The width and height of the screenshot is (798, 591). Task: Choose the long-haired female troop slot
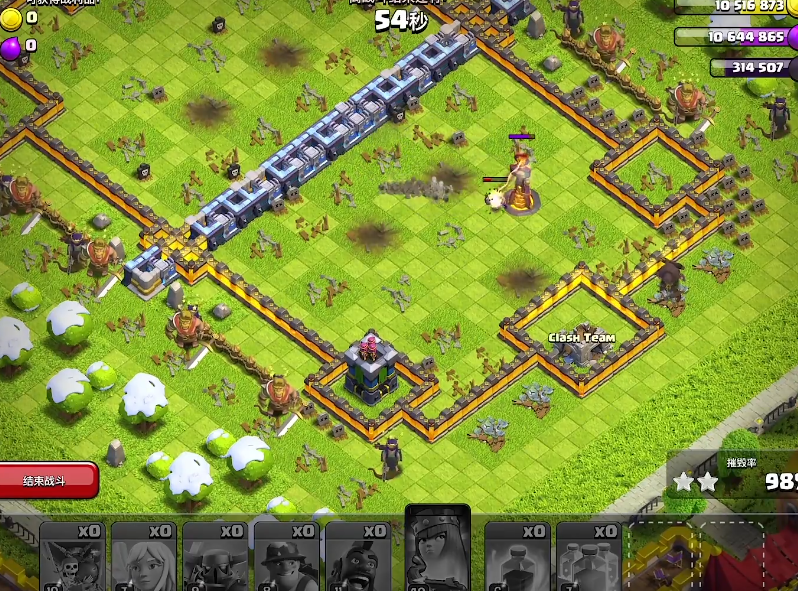(x=143, y=556)
